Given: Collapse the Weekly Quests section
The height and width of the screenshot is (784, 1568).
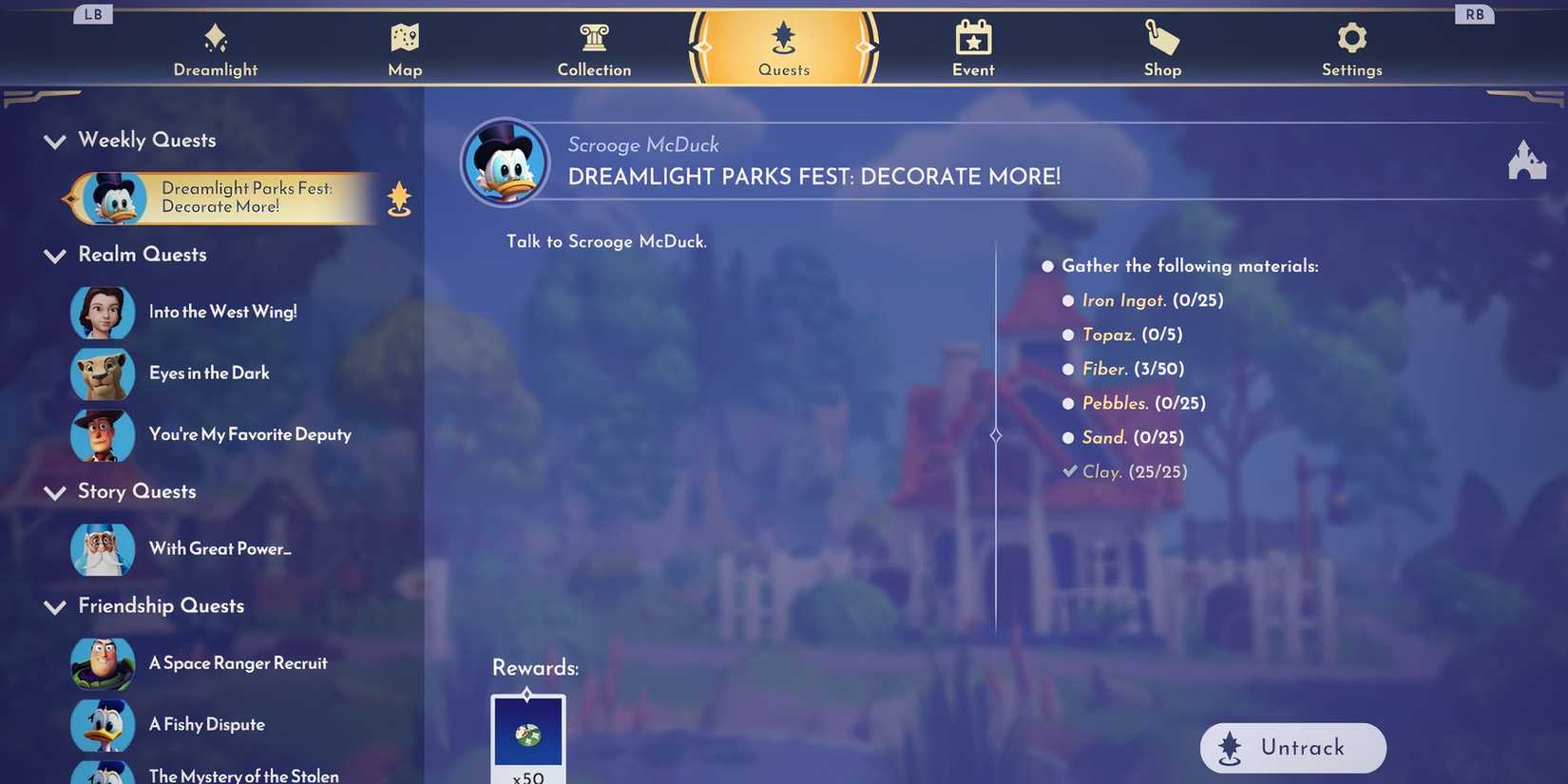Looking at the screenshot, I should coord(54,141).
